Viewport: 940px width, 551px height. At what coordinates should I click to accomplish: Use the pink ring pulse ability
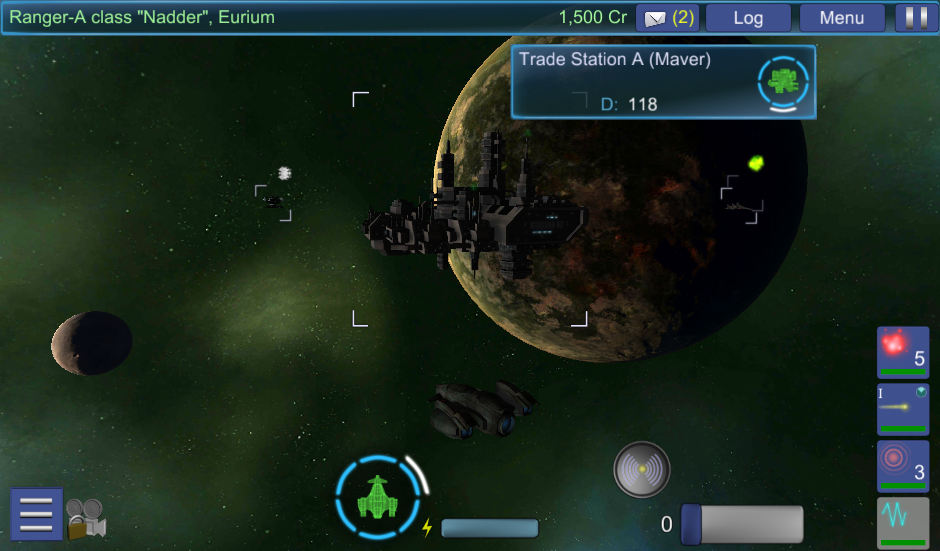pos(902,466)
